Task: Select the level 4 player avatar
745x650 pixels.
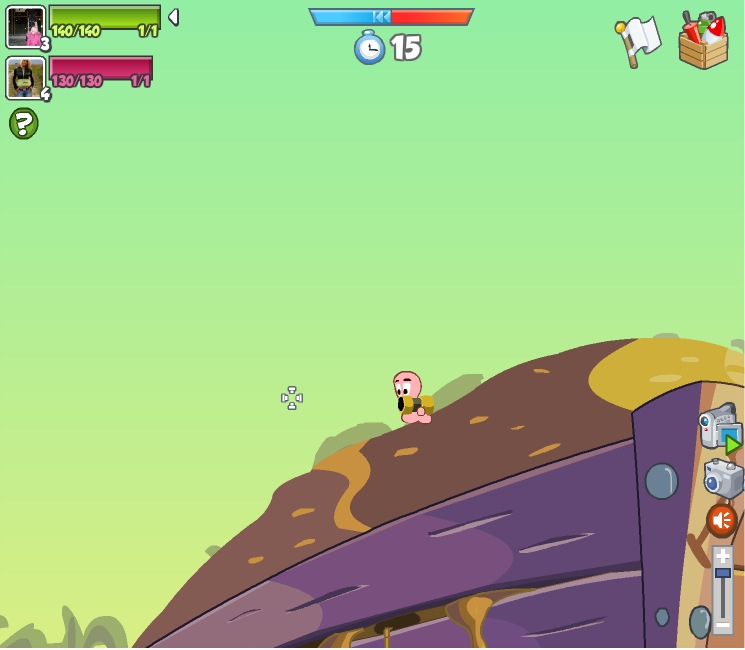Action: (26, 78)
